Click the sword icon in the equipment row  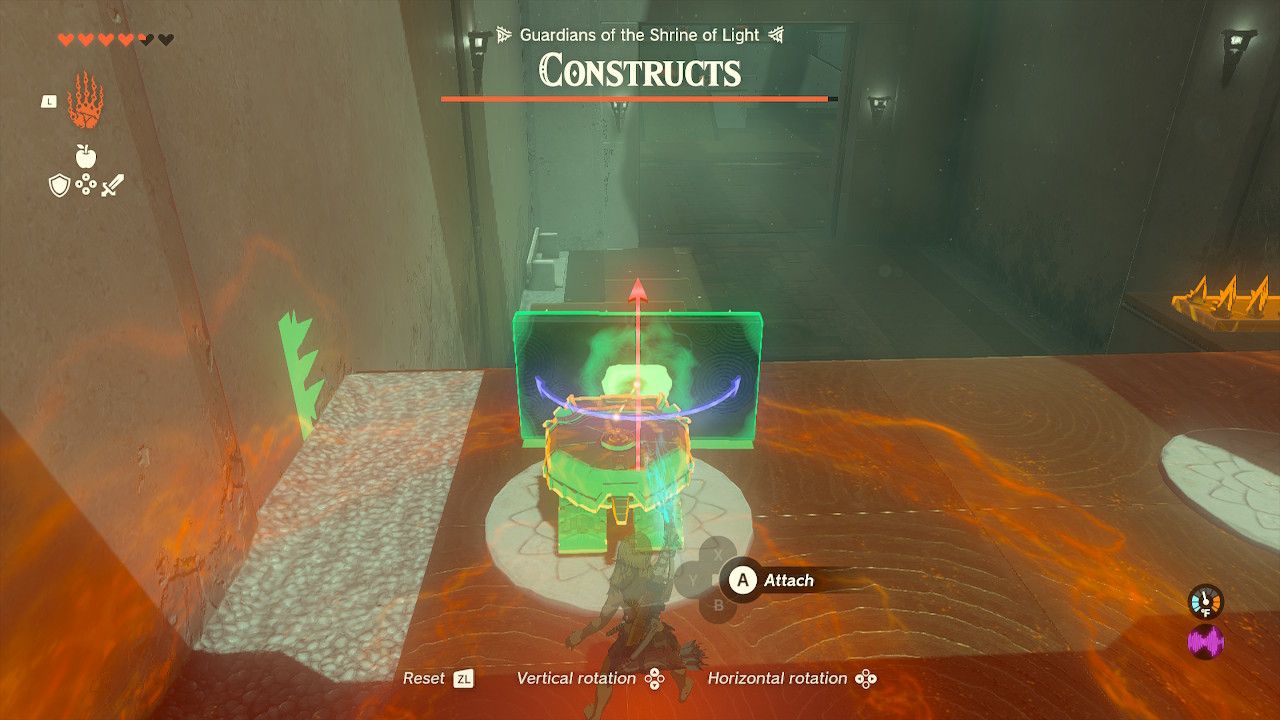click(x=112, y=184)
